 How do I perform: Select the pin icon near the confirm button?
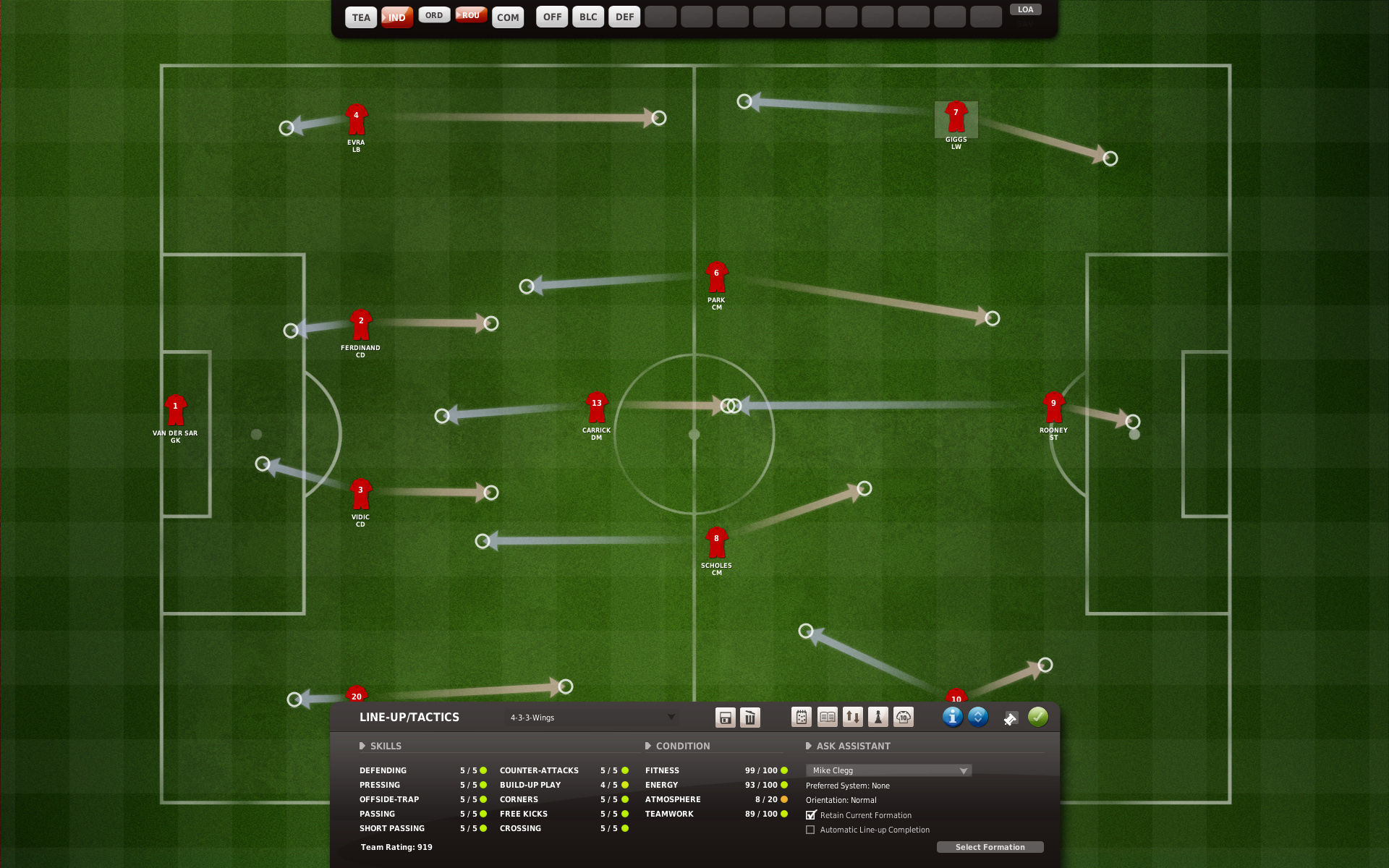point(1011,719)
